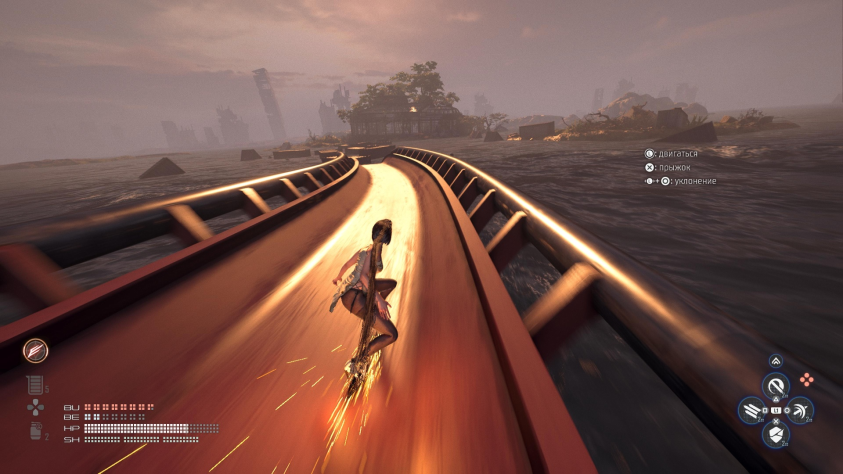Image resolution: width=843 pixels, height=474 pixels.
Task: Use the triple-slash skill icon
Action: pos(750,410)
